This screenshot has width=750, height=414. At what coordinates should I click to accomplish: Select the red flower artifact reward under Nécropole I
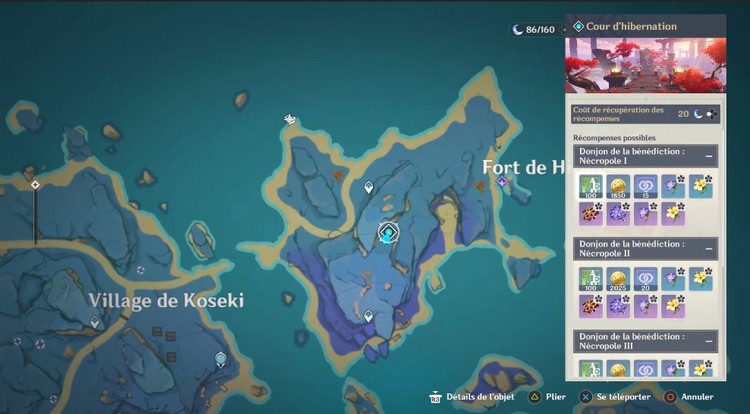[589, 213]
